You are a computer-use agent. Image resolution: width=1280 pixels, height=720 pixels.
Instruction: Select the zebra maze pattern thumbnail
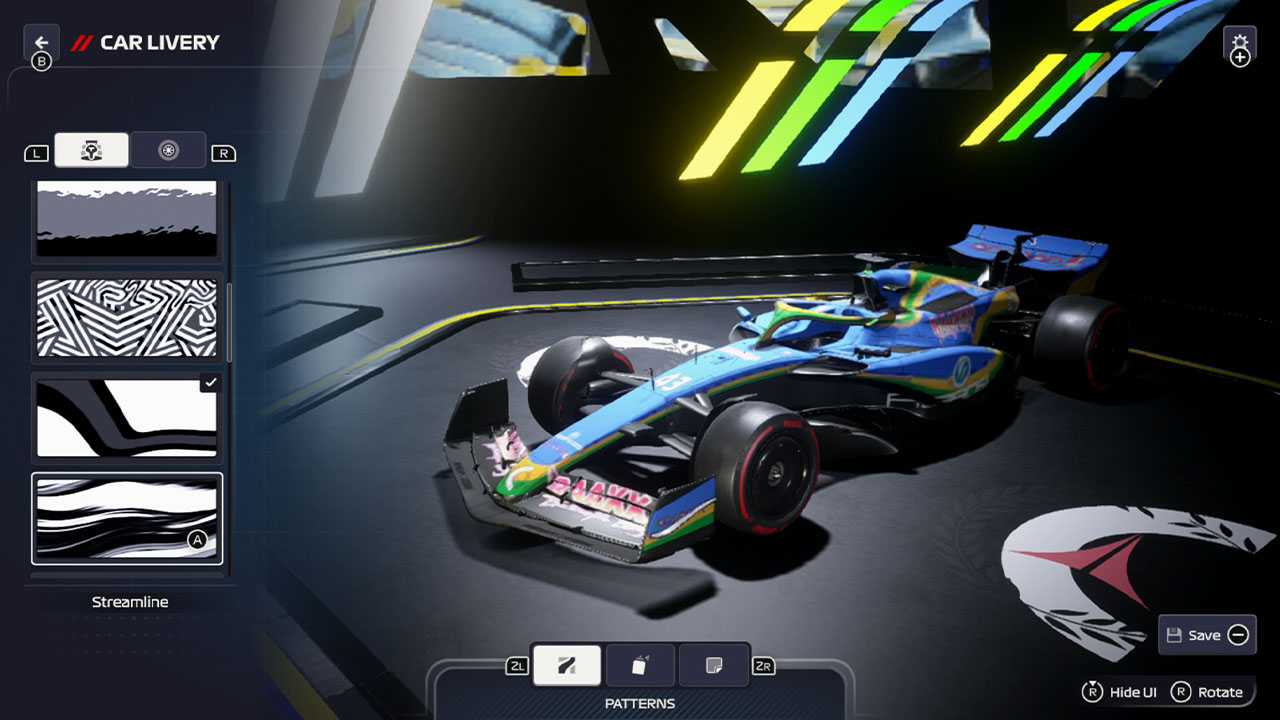[x=127, y=318]
